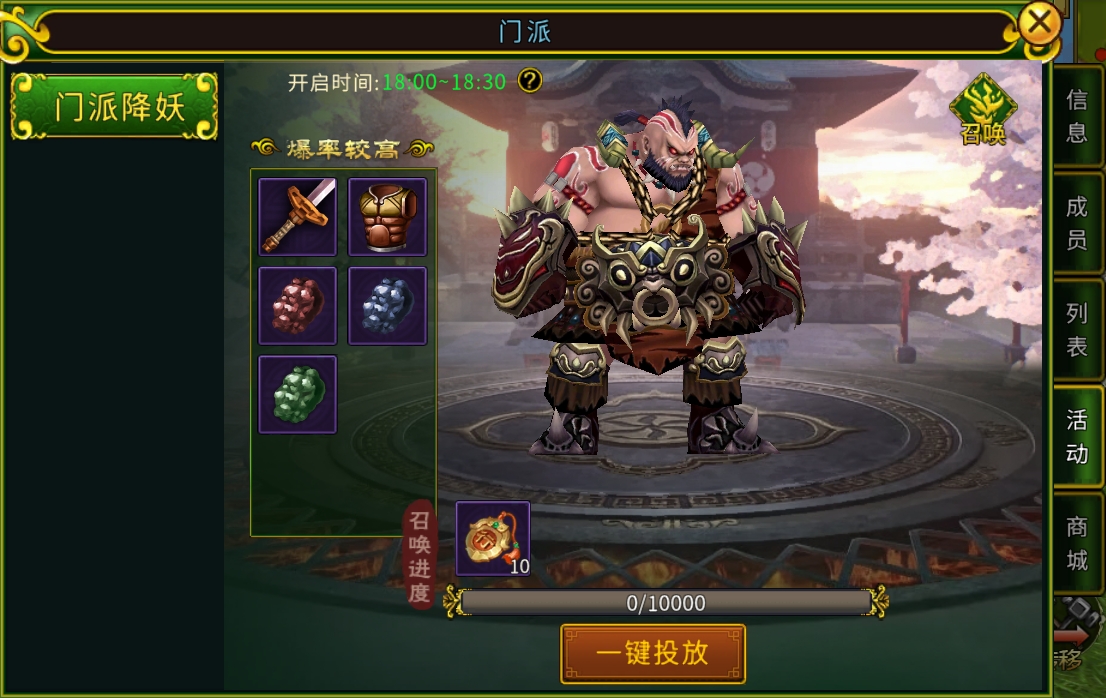This screenshot has width=1106, height=698.
Task: Choose the golden summon token item
Action: pos(493,538)
